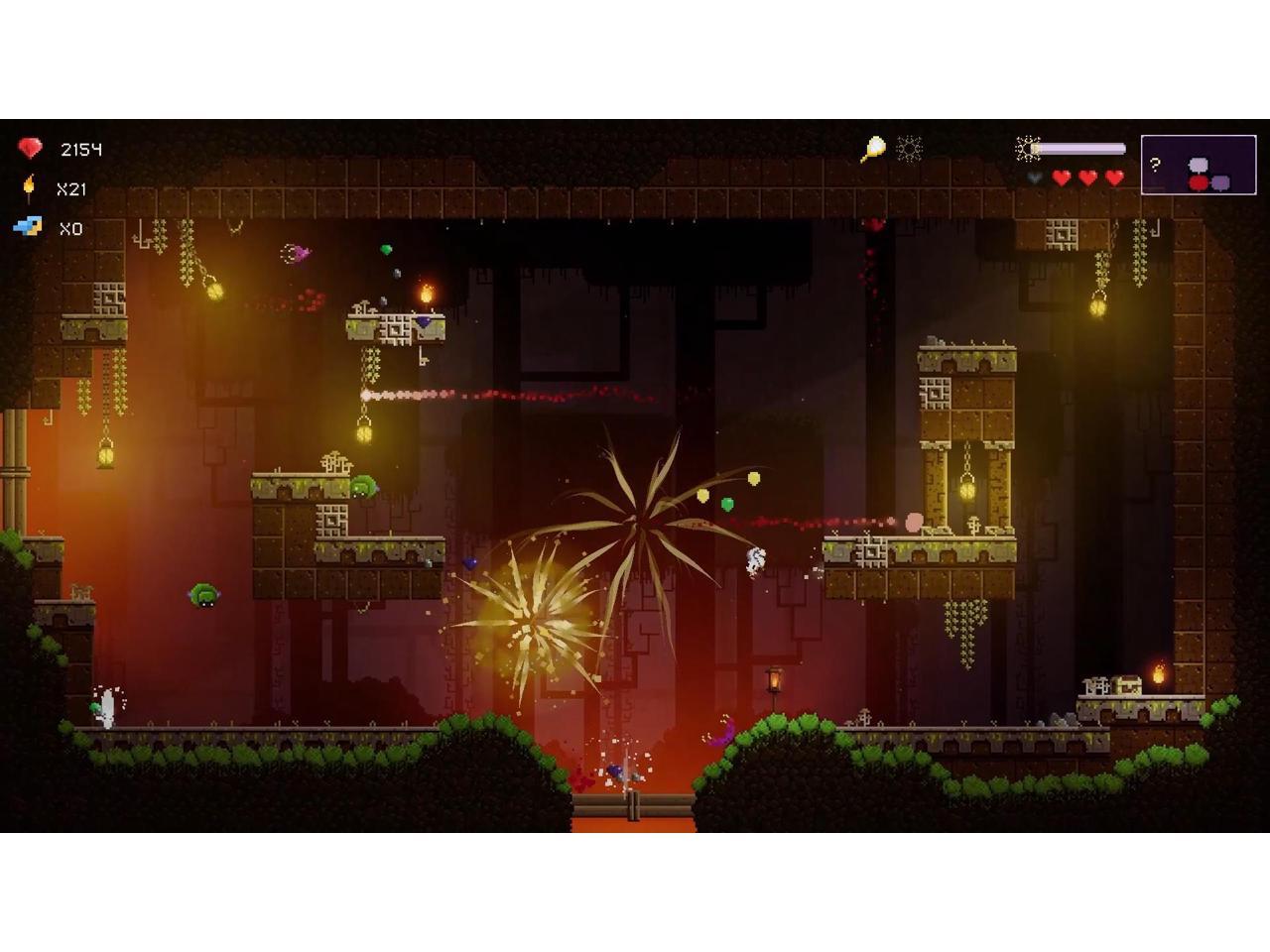Select the spider web item icon beside the duster
The width and height of the screenshot is (1270, 952).
point(909,149)
